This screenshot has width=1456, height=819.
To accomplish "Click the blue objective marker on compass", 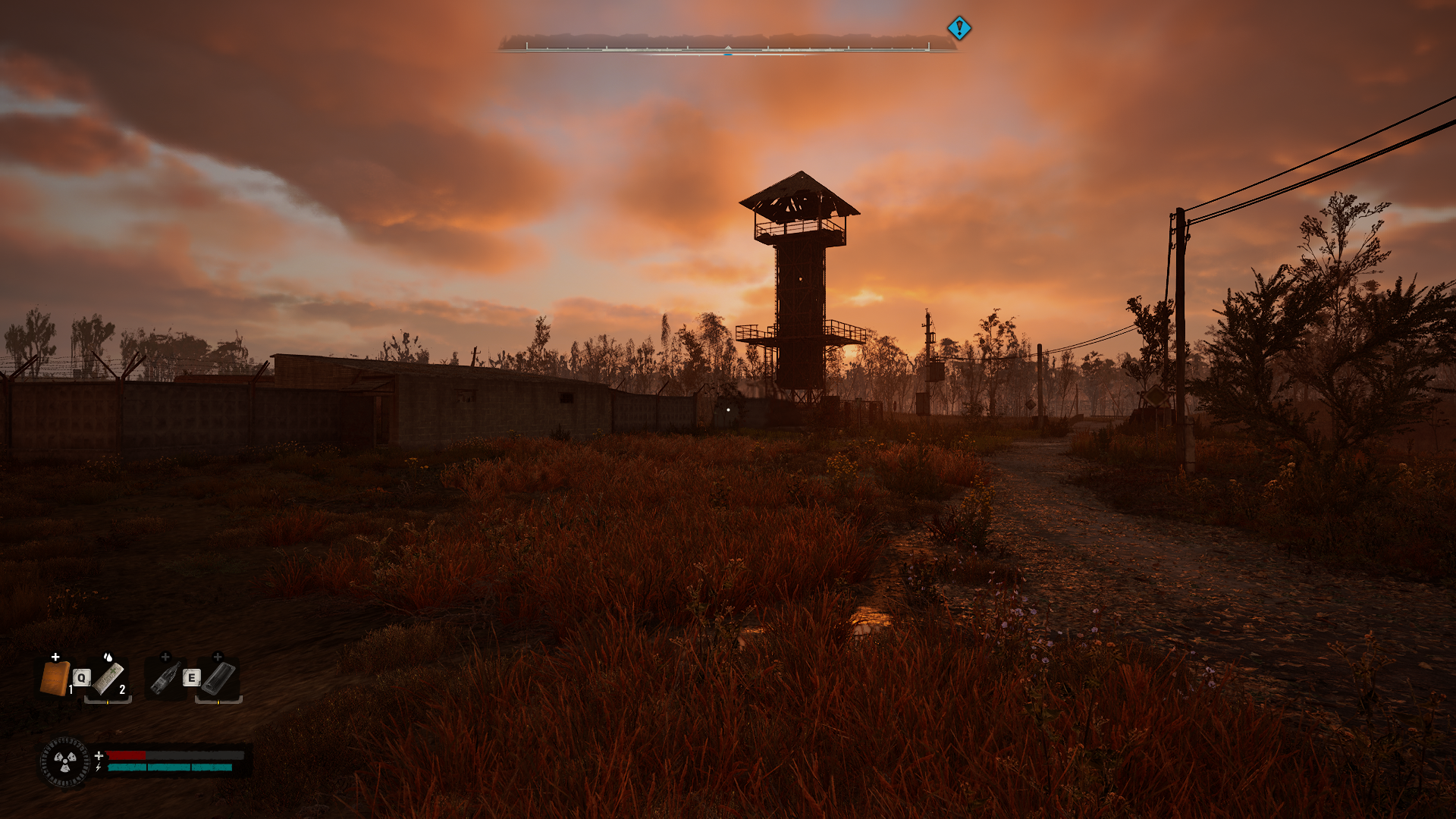I will (959, 29).
